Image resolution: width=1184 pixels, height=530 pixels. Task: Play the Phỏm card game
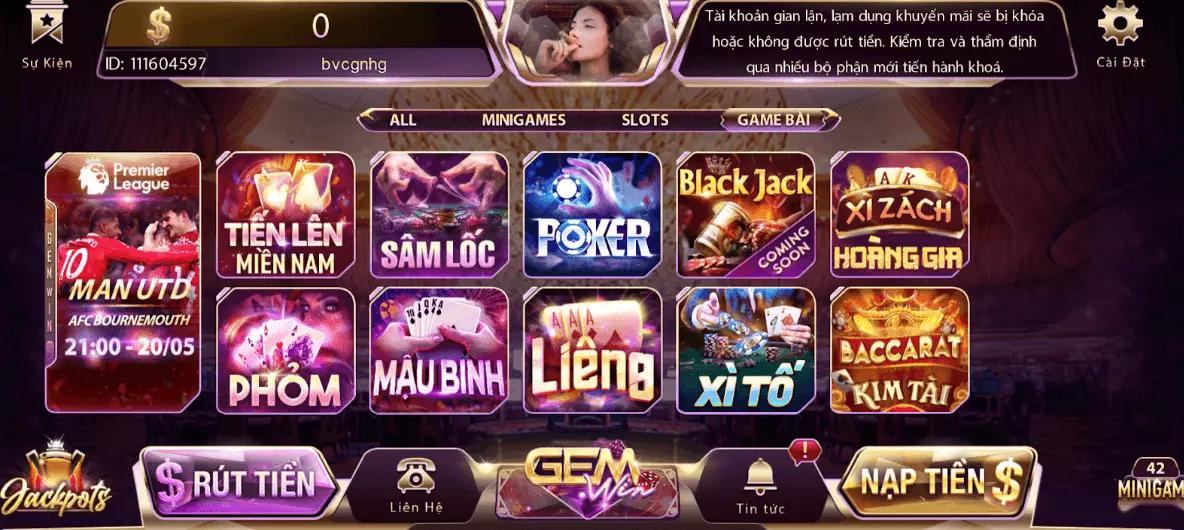point(286,350)
